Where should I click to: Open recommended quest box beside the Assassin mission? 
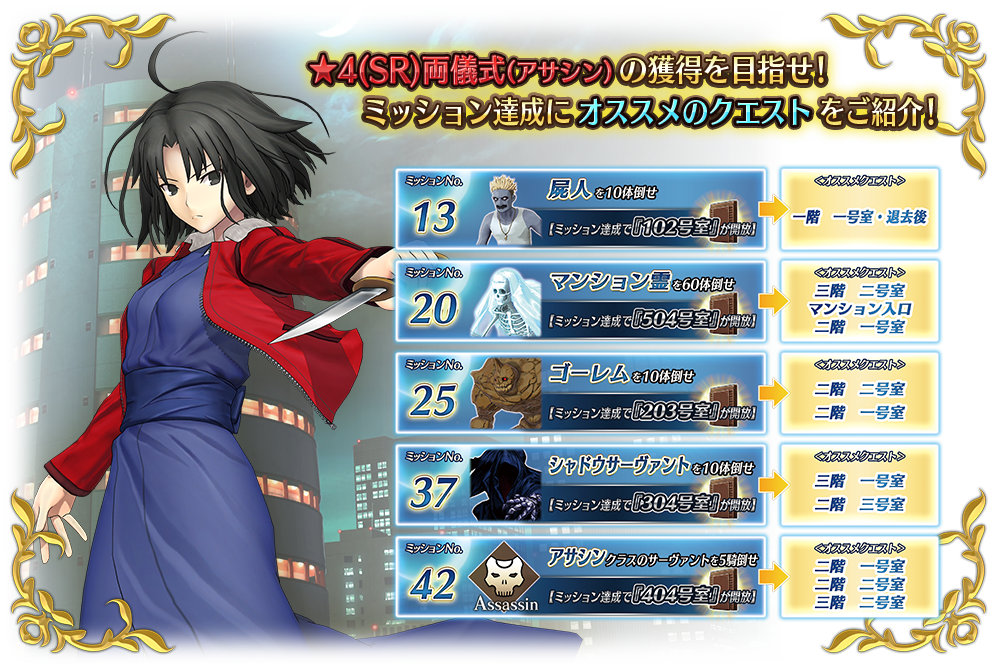click(x=860, y=577)
